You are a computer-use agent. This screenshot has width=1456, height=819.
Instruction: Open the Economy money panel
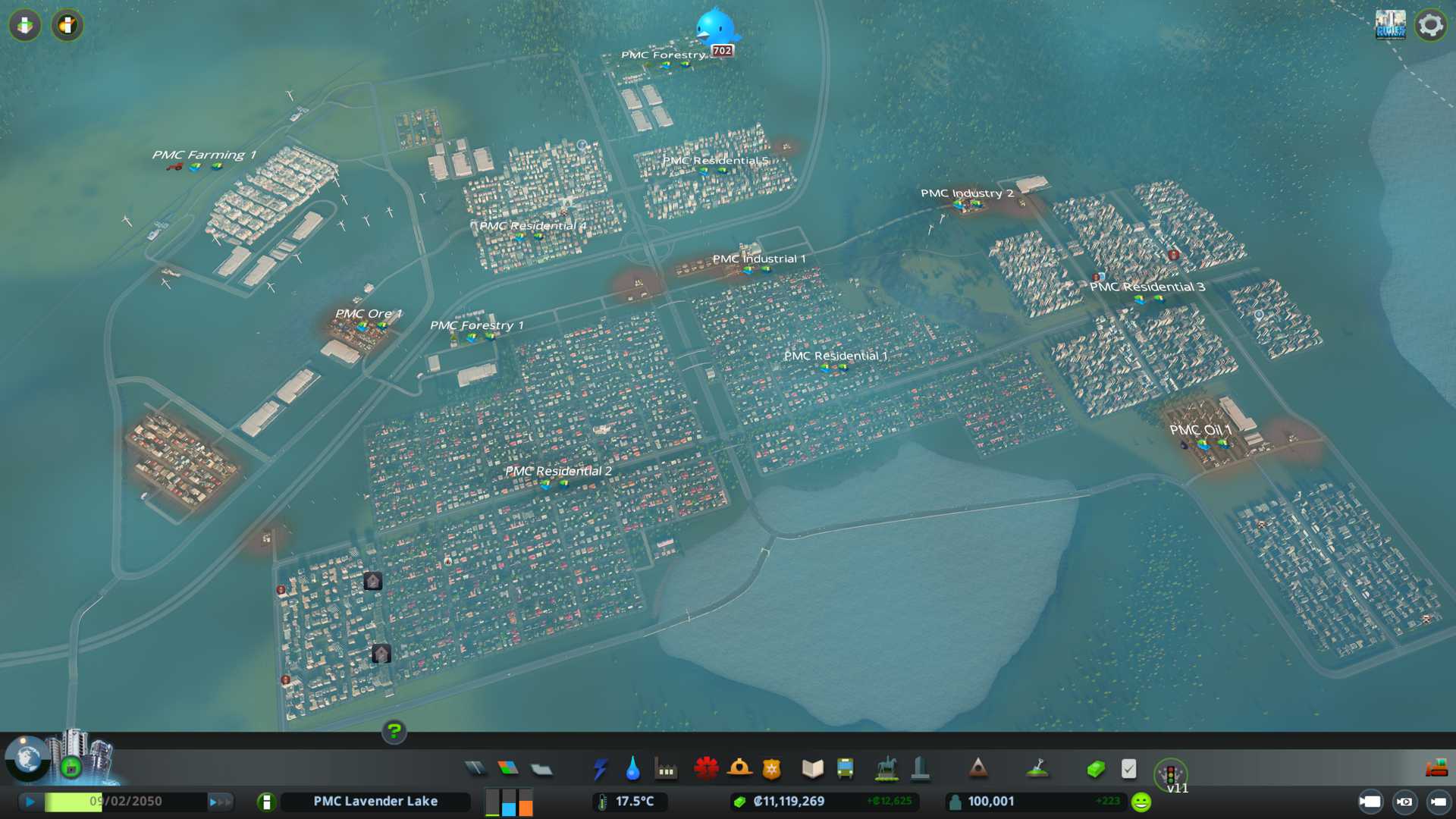point(1095,769)
